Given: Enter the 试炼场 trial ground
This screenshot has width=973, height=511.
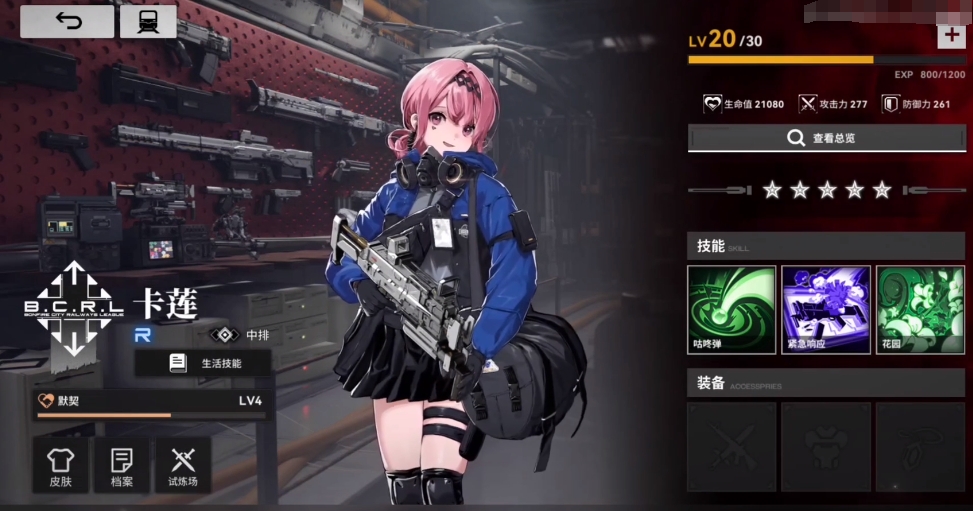Looking at the screenshot, I should 182,465.
